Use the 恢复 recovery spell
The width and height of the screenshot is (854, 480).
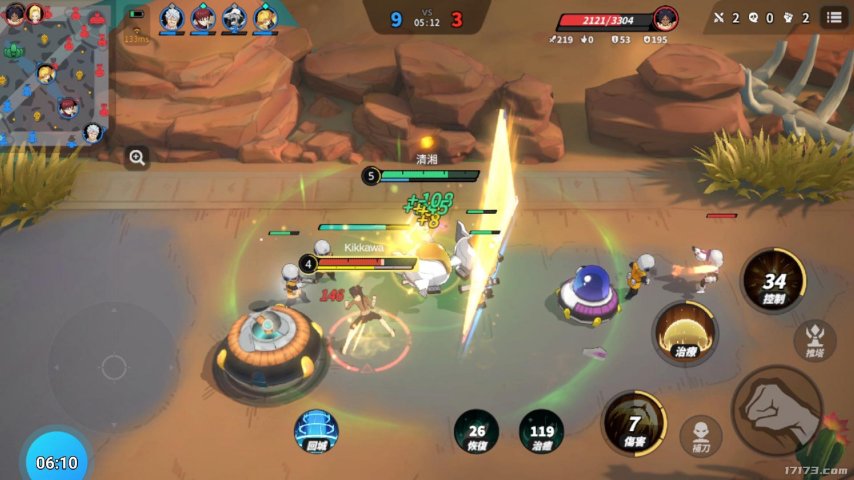[x=476, y=431]
